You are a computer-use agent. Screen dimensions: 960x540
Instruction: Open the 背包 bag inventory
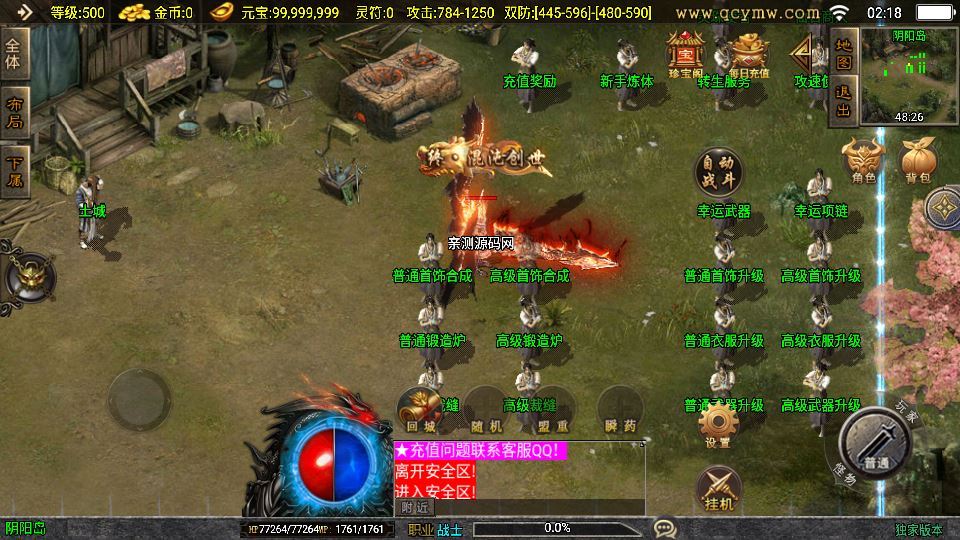918,160
